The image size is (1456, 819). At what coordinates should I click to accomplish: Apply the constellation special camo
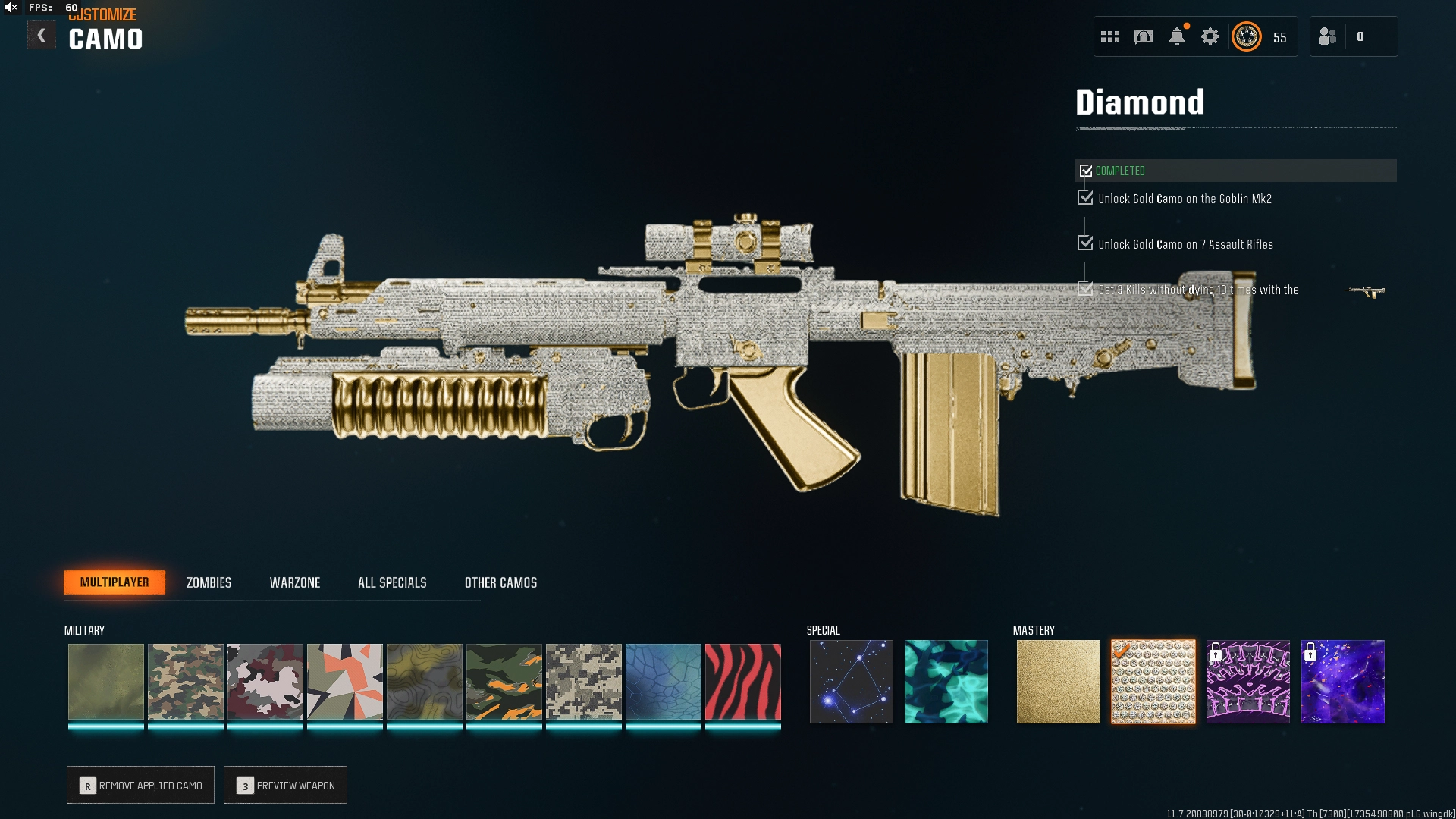851,681
